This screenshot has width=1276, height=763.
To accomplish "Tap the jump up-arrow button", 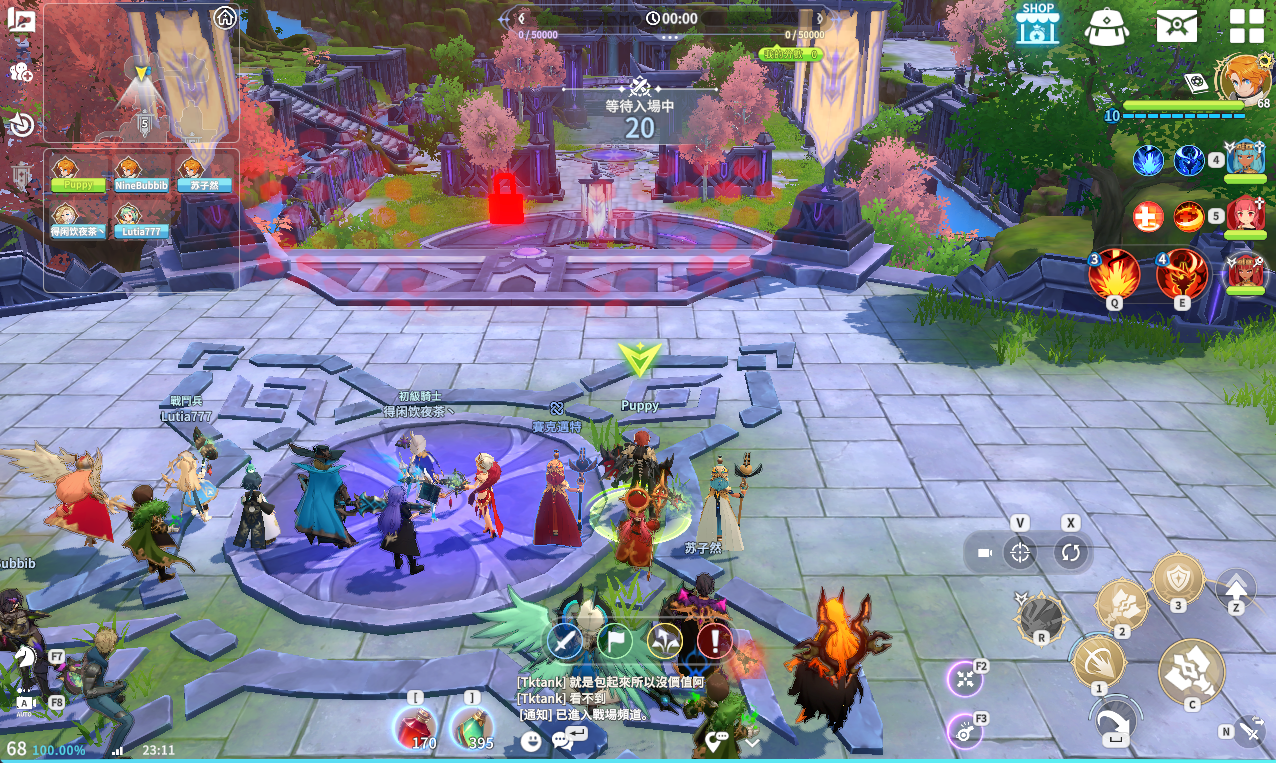I will [1236, 588].
